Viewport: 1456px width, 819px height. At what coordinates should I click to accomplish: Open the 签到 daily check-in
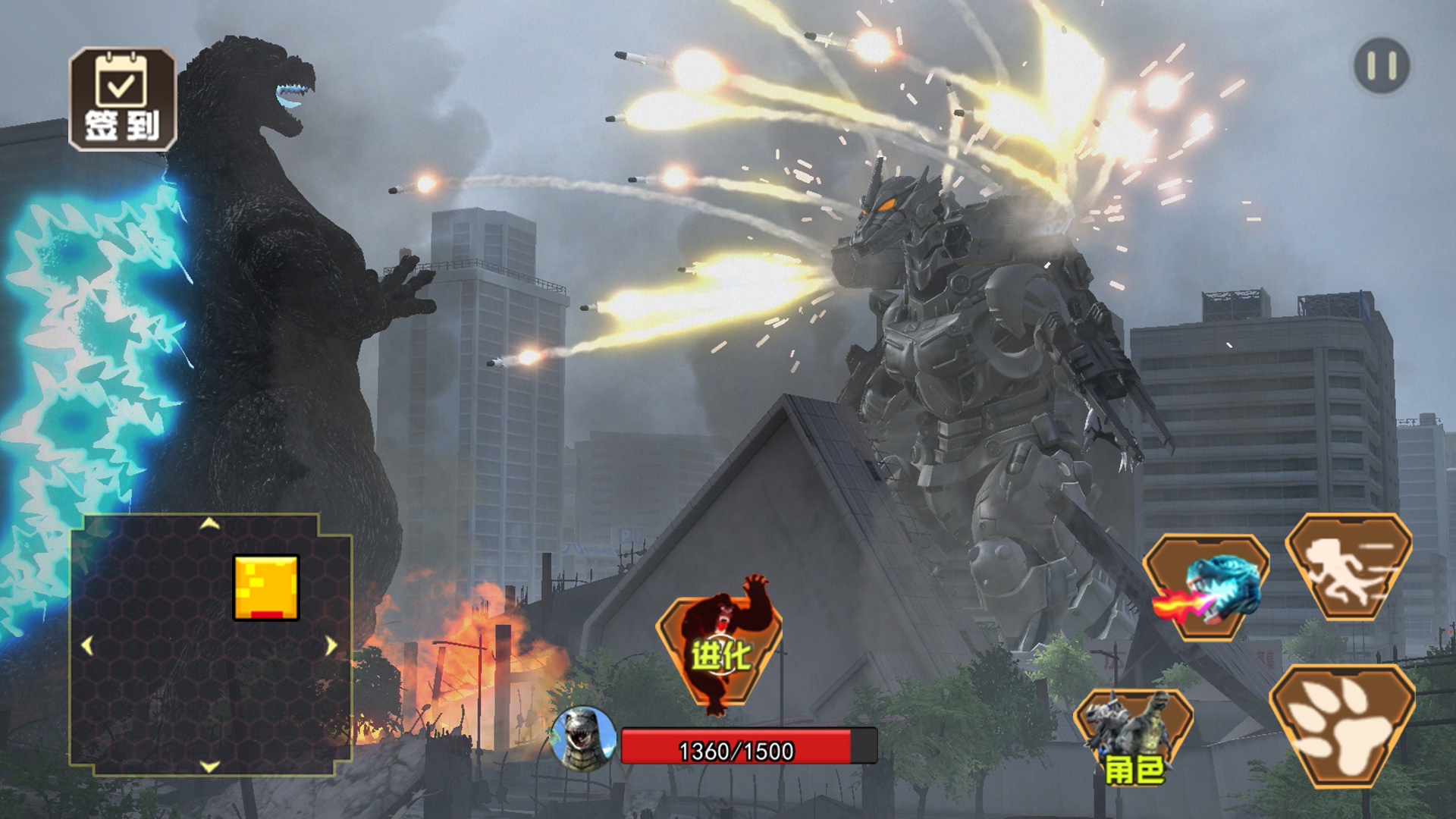122,99
